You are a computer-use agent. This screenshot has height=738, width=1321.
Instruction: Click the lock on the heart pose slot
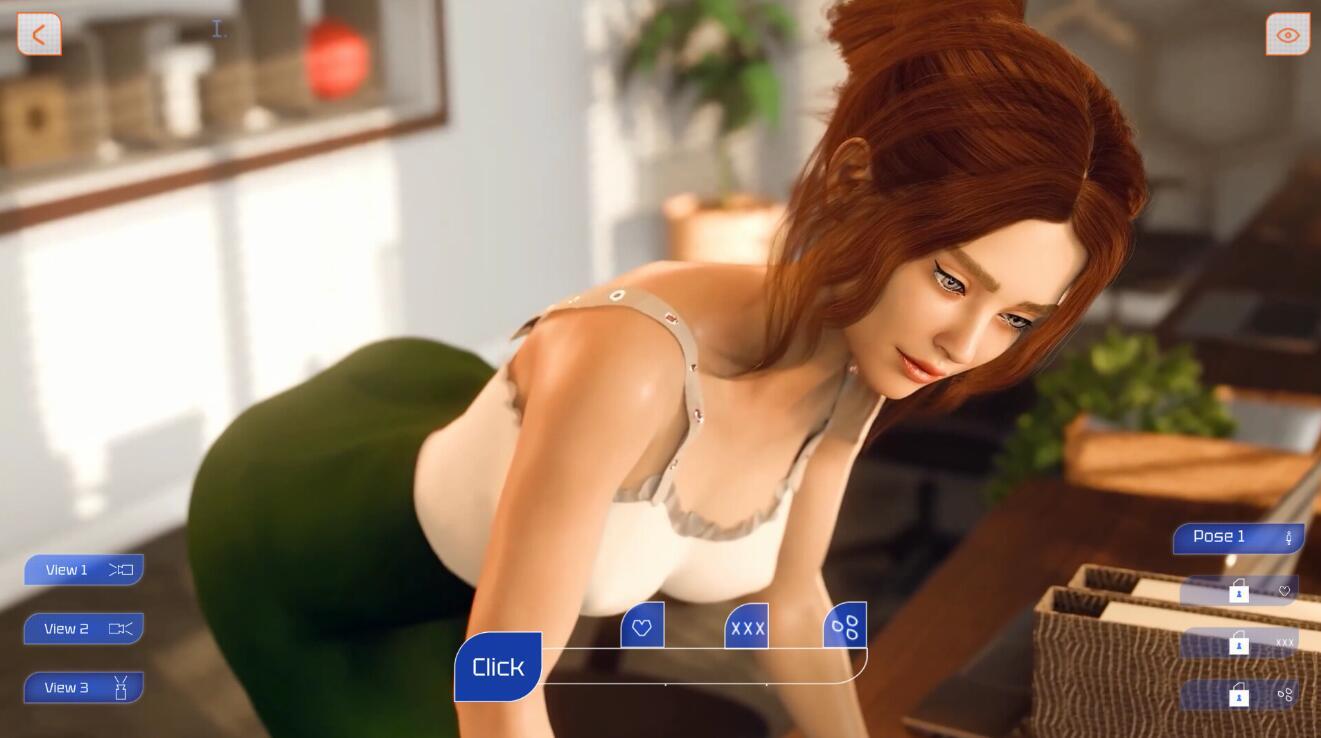(x=1239, y=592)
